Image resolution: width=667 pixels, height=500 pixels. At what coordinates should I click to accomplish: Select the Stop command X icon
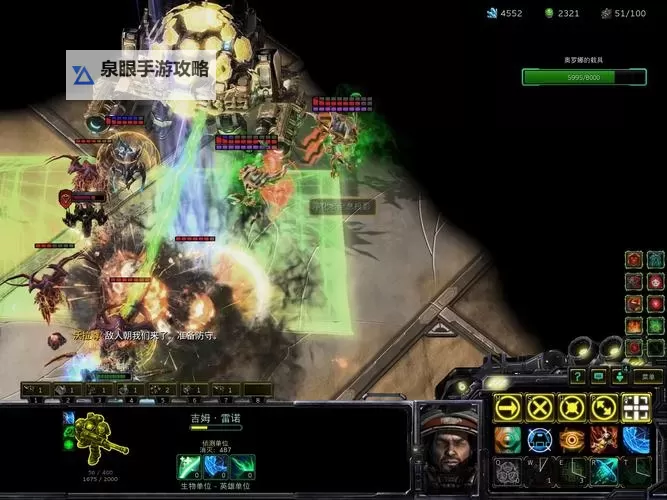pos(540,407)
